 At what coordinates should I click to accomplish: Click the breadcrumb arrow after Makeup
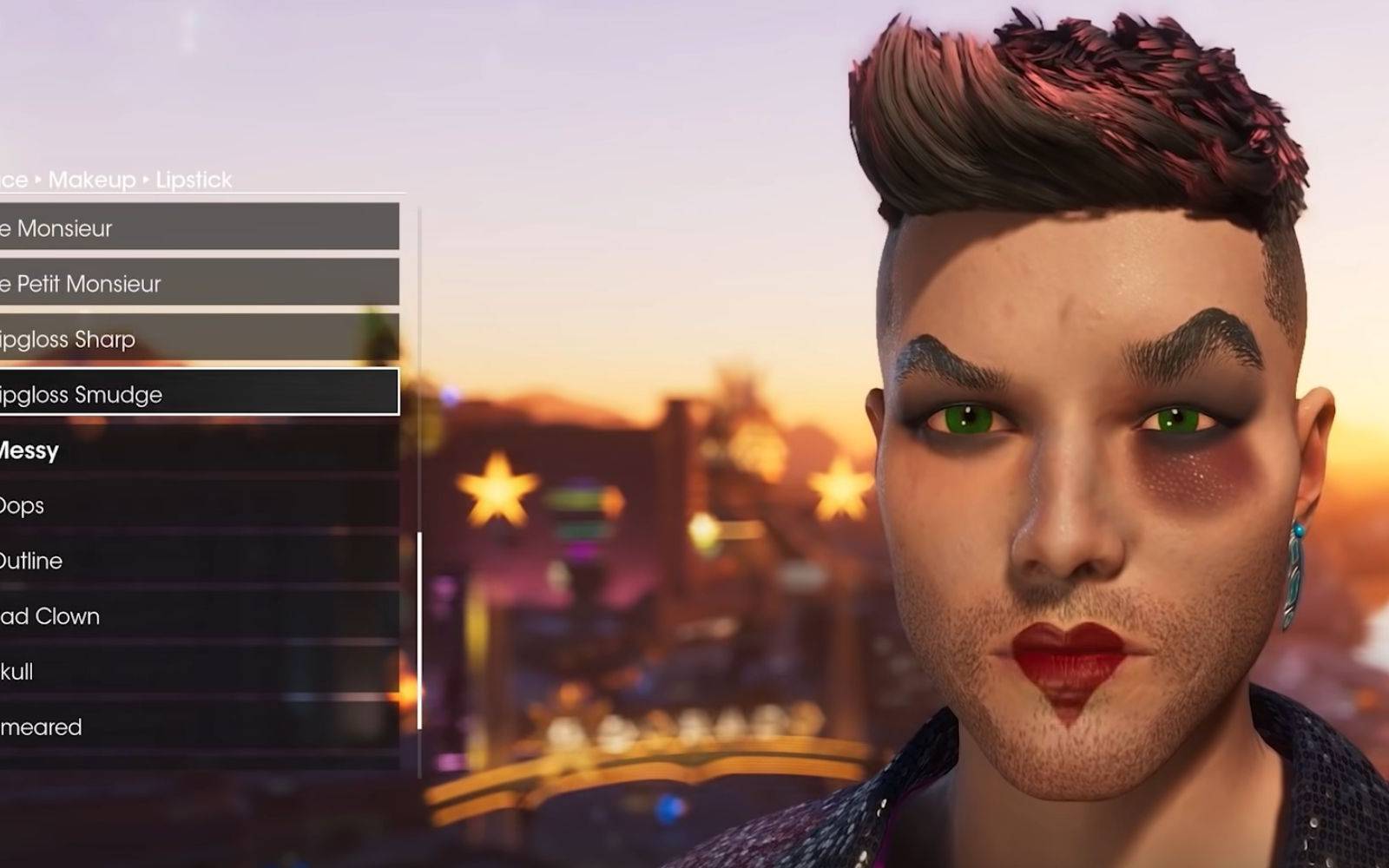144,180
